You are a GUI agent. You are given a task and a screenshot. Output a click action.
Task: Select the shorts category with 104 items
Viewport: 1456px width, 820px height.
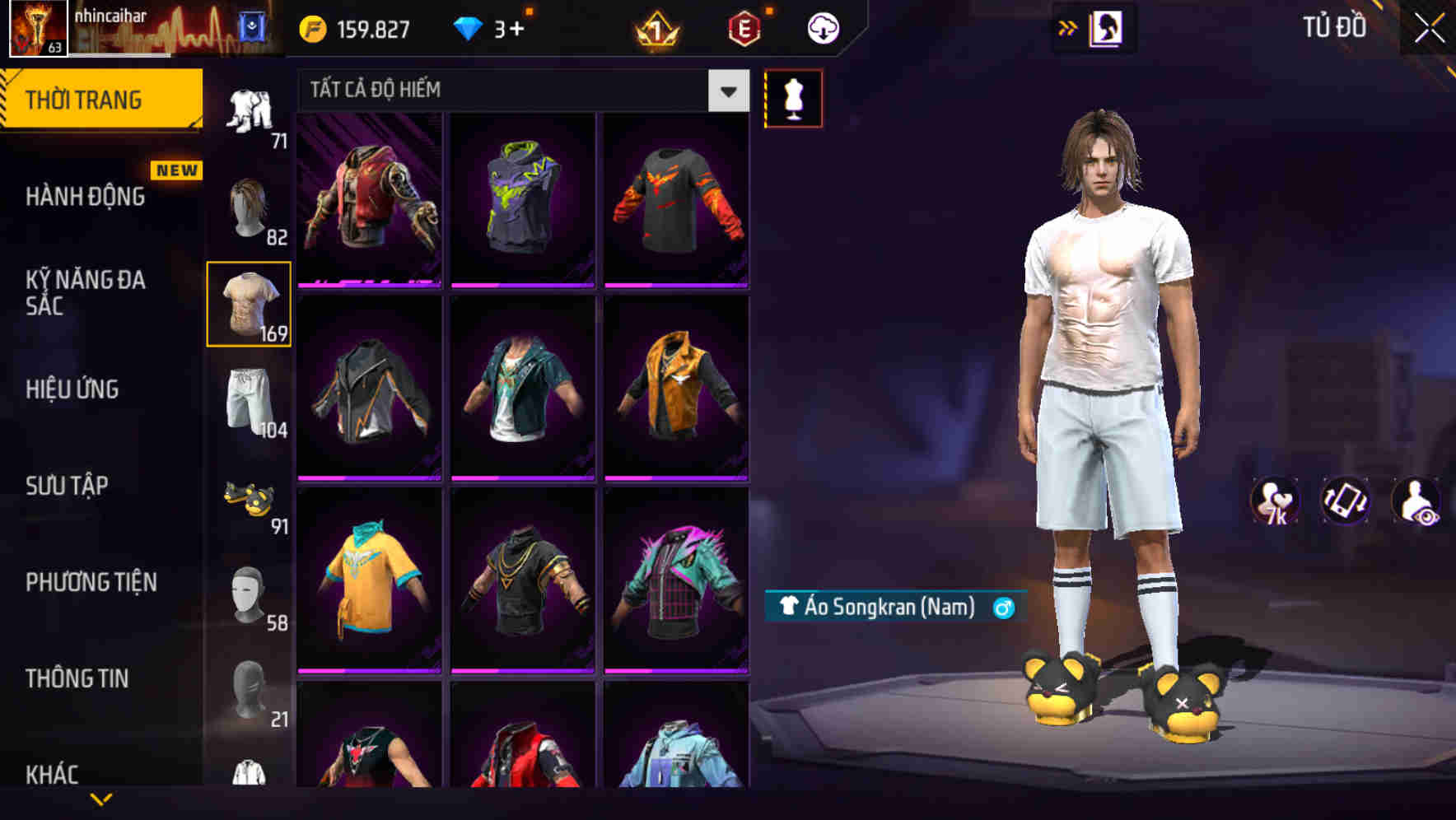click(248, 403)
